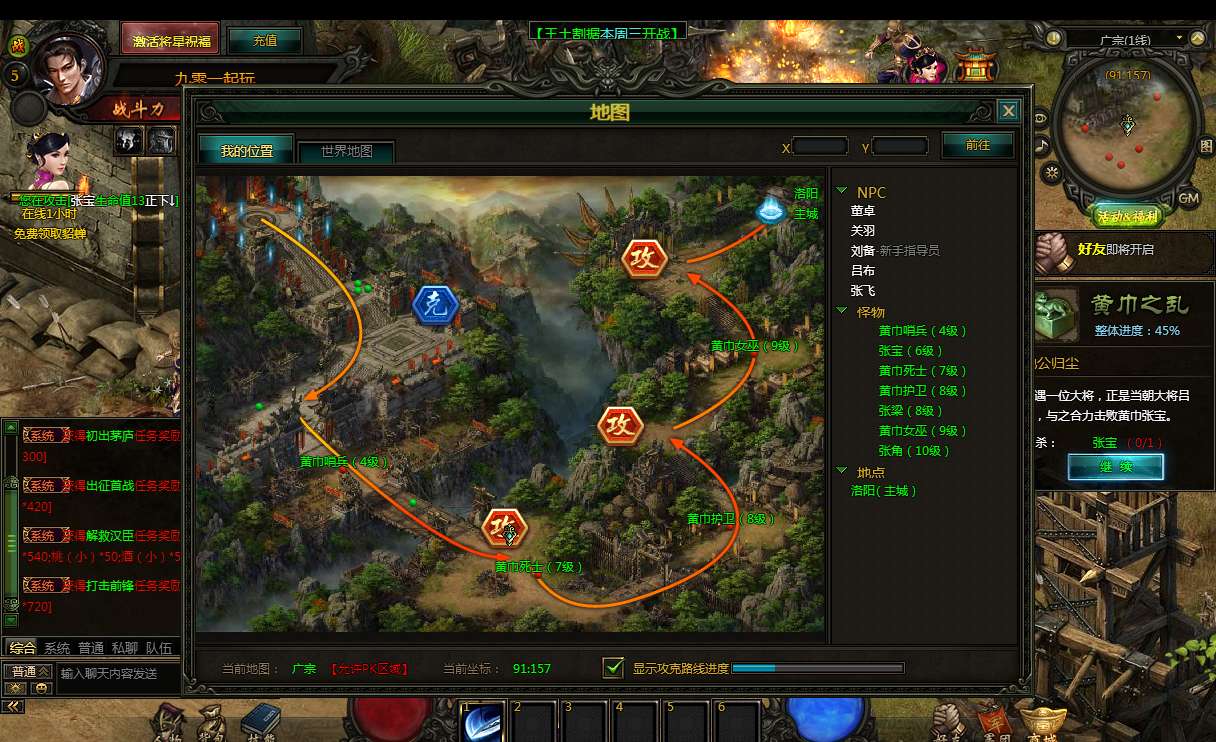Select the 我的位置 tab

[246, 151]
